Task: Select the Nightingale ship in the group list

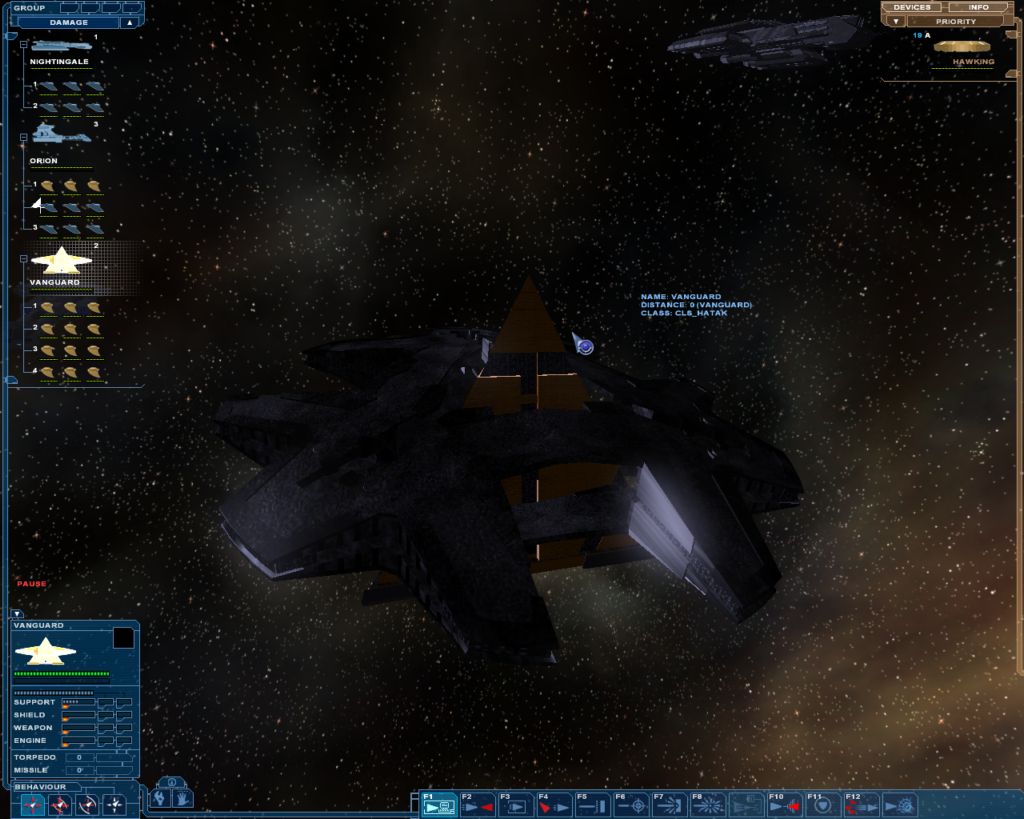Action: (61, 47)
